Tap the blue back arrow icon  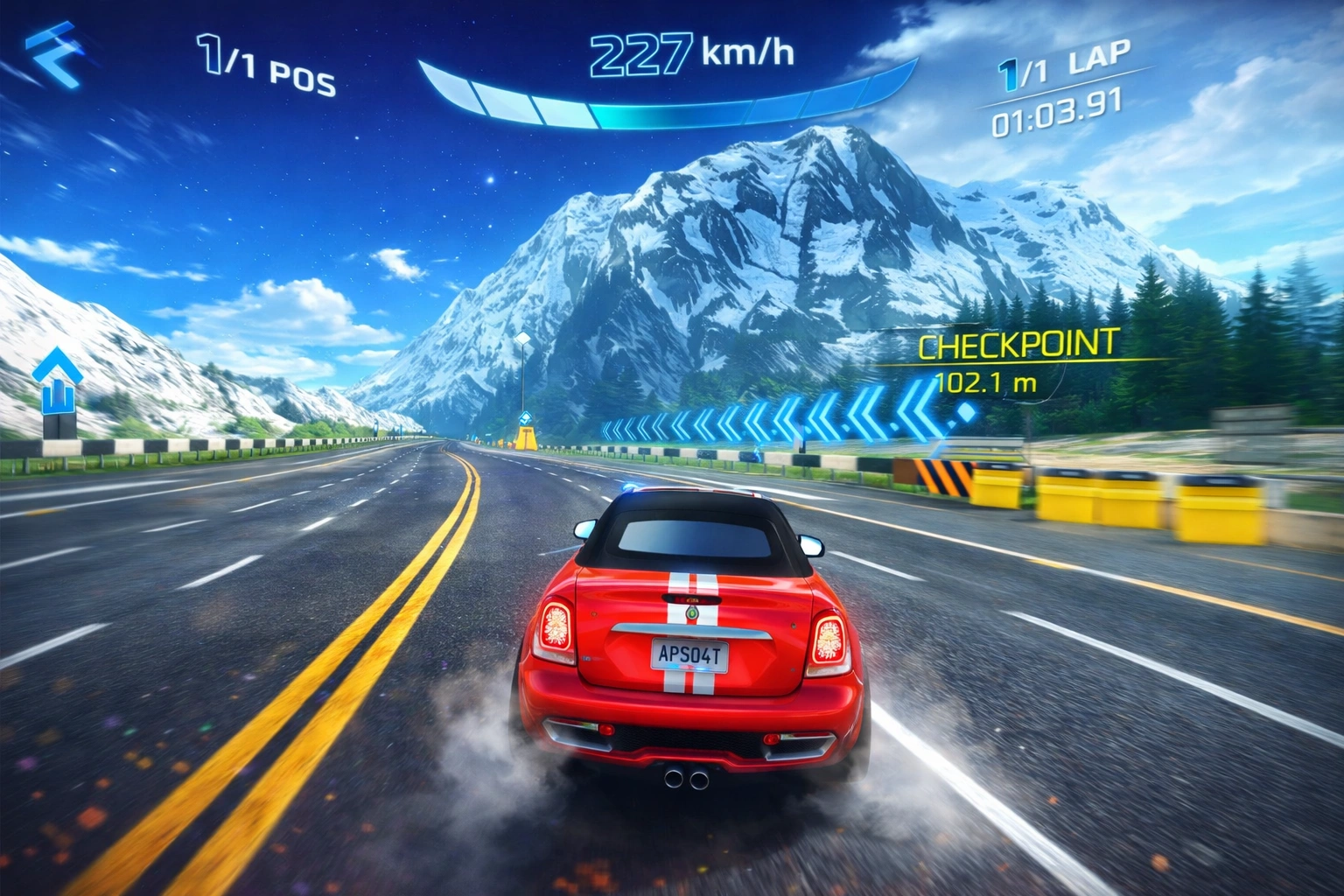pos(52,57)
